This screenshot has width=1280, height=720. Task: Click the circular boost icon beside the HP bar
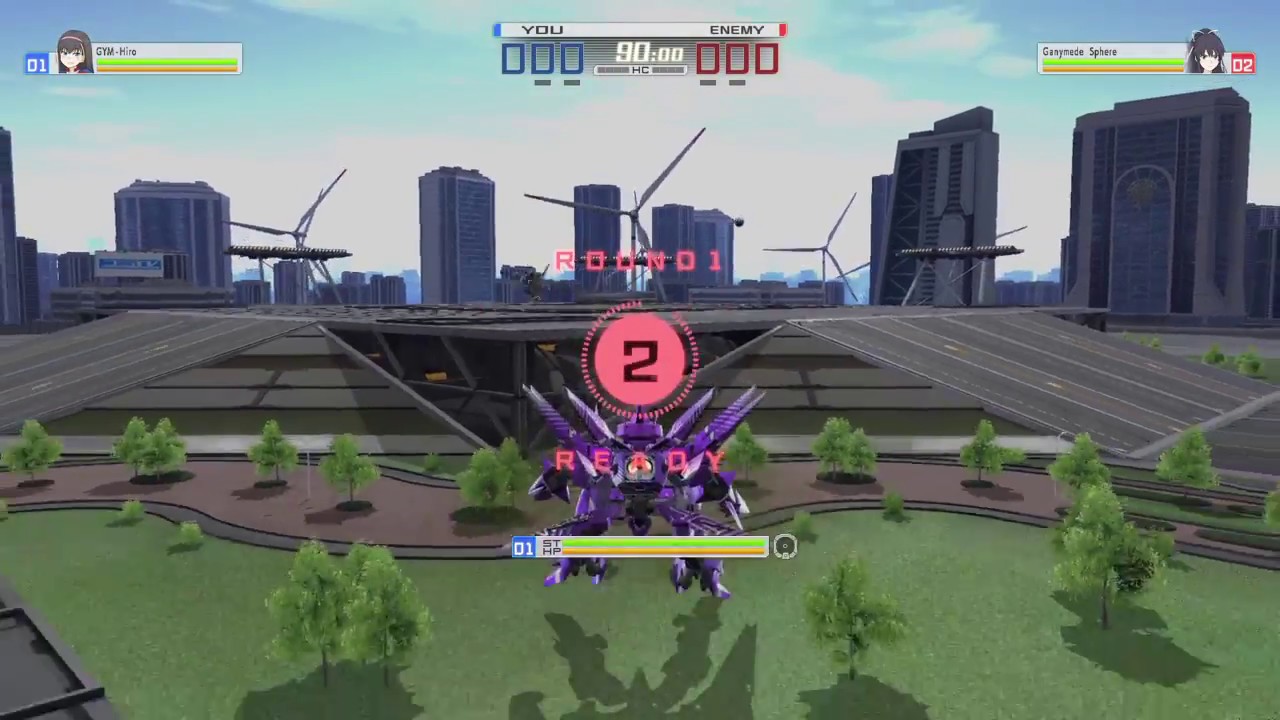tap(785, 547)
